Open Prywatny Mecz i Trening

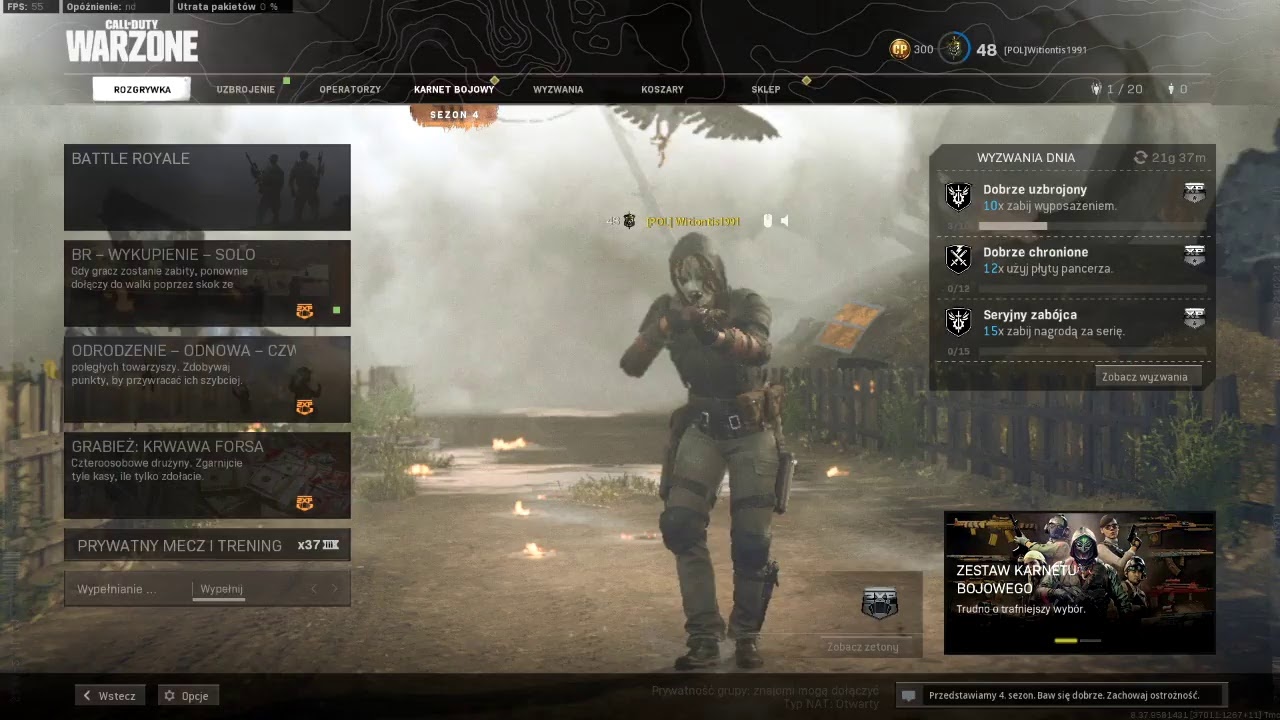[207, 545]
